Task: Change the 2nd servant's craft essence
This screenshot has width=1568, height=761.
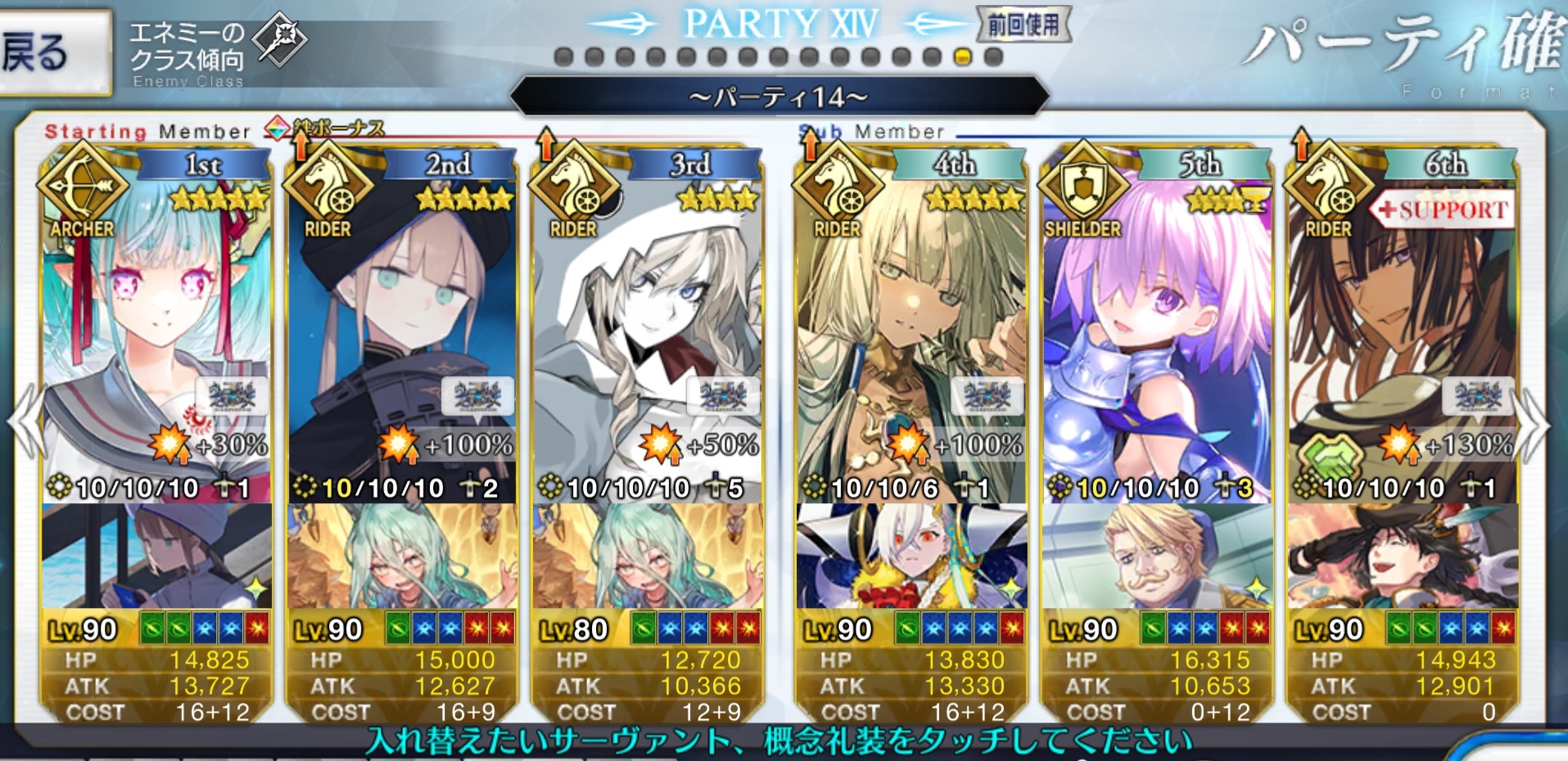Action: point(402,556)
